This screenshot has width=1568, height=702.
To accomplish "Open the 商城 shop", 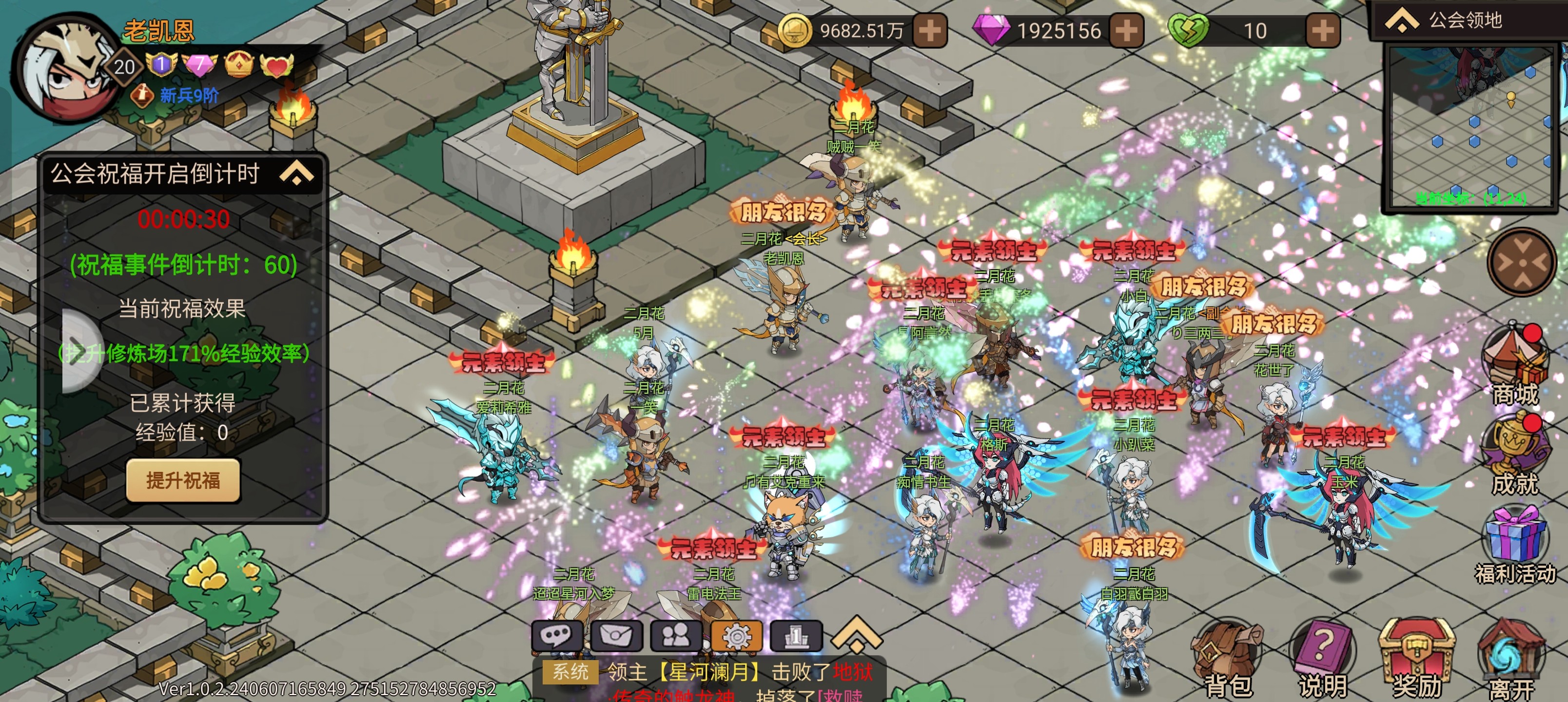I will coord(1514,365).
